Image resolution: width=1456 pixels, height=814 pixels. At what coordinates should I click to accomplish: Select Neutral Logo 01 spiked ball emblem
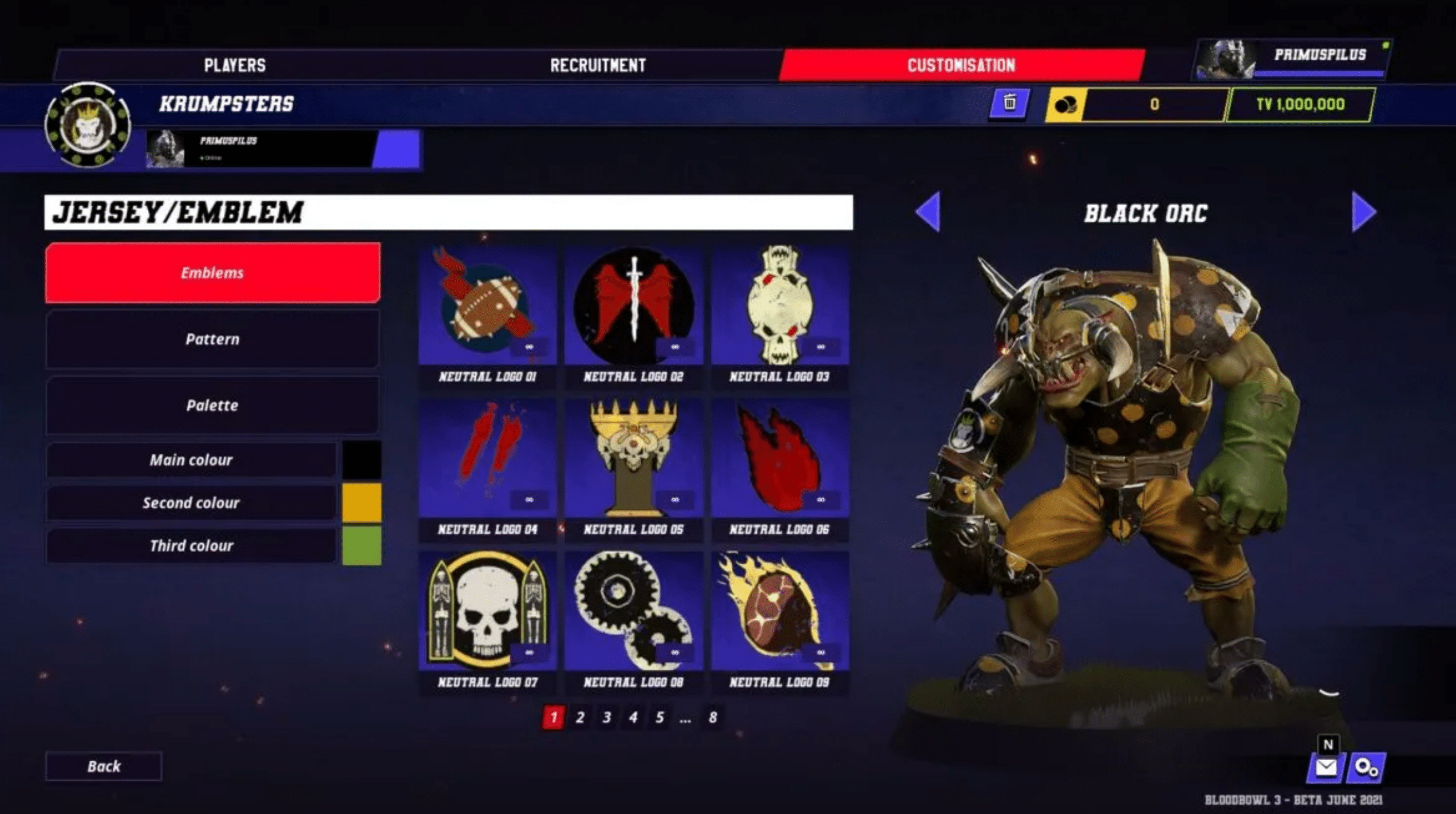tap(487, 306)
